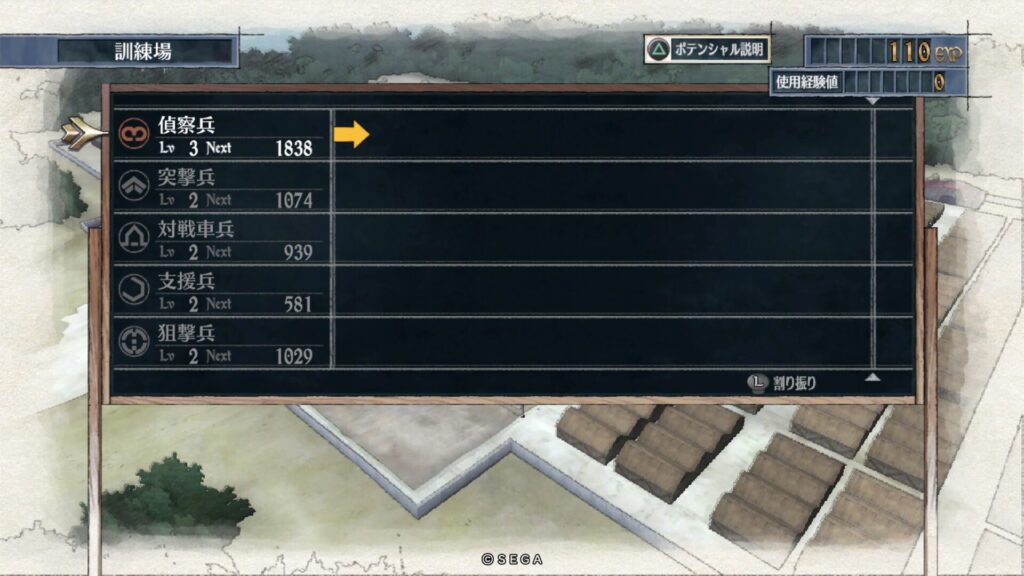Choose the 突撃兵 shocktrooper class row
1024x576 pixels.
coord(222,187)
